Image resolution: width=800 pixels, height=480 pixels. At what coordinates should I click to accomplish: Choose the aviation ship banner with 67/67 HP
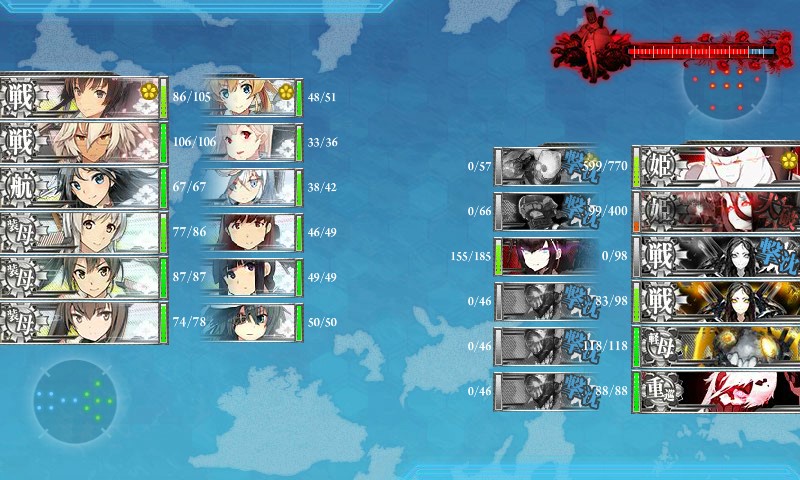tap(80, 187)
